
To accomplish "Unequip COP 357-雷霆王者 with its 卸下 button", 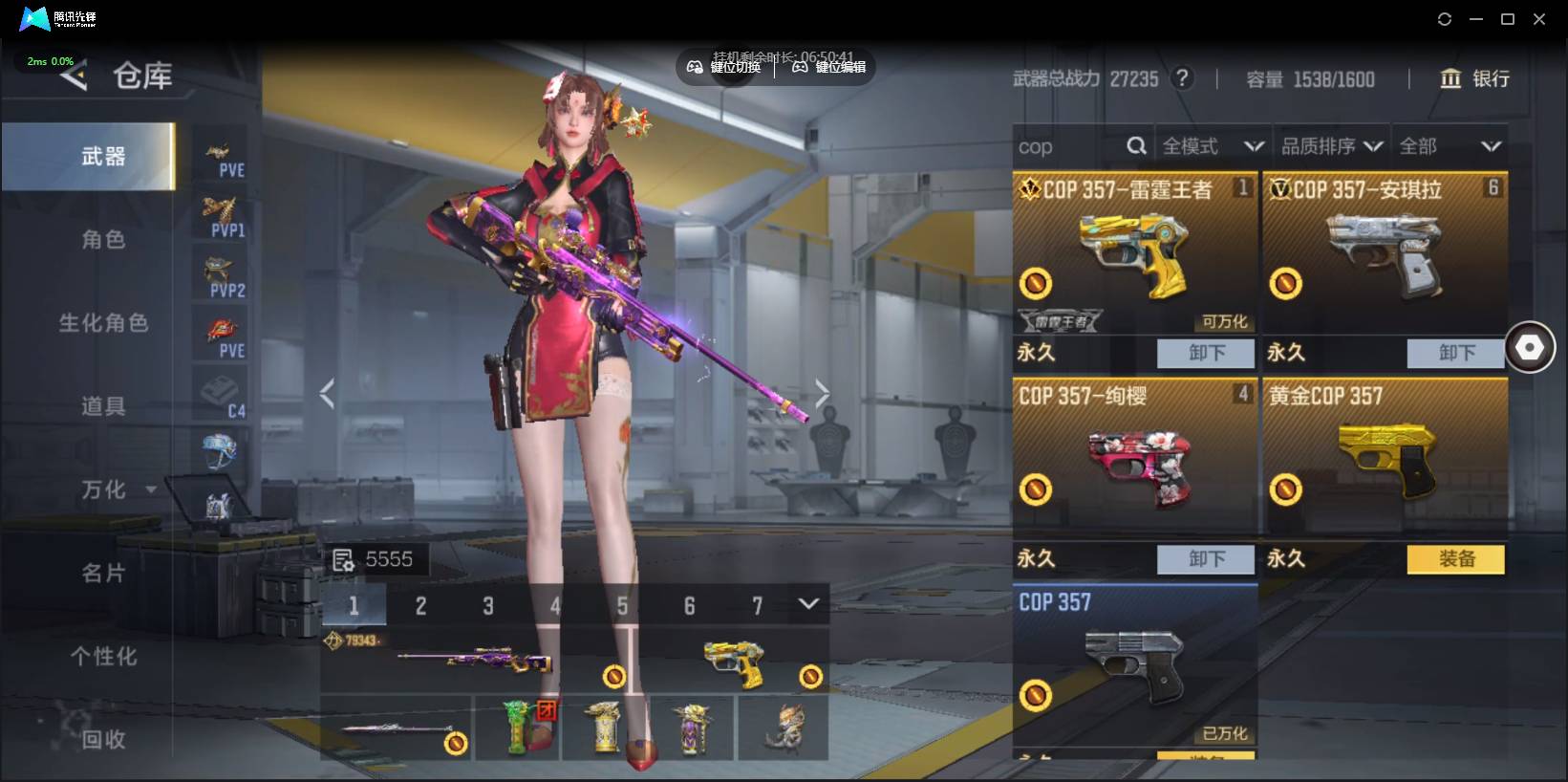I will coord(1206,353).
